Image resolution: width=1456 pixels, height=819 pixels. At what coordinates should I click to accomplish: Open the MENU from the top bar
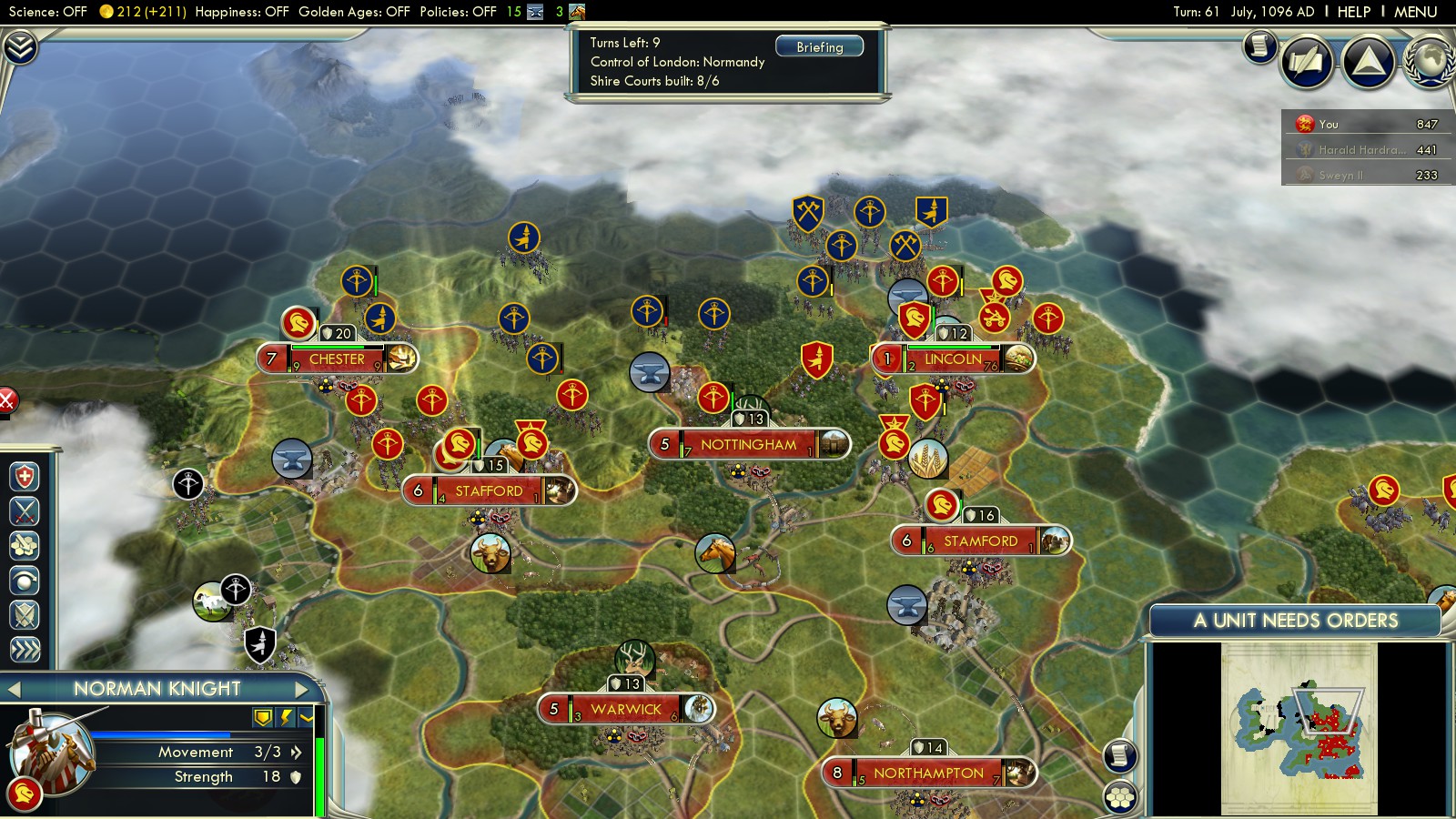click(1415, 12)
